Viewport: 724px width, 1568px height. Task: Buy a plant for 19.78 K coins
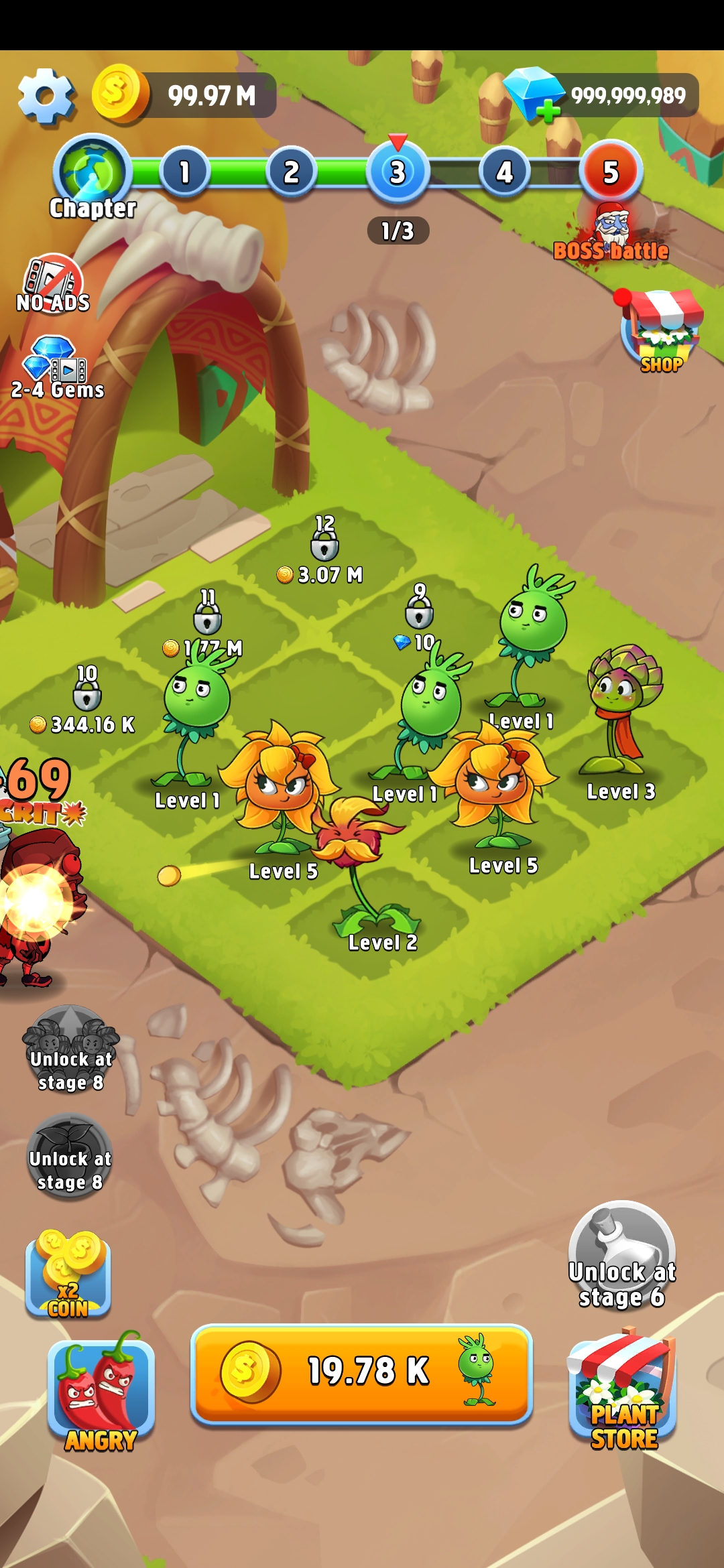coord(361,1372)
